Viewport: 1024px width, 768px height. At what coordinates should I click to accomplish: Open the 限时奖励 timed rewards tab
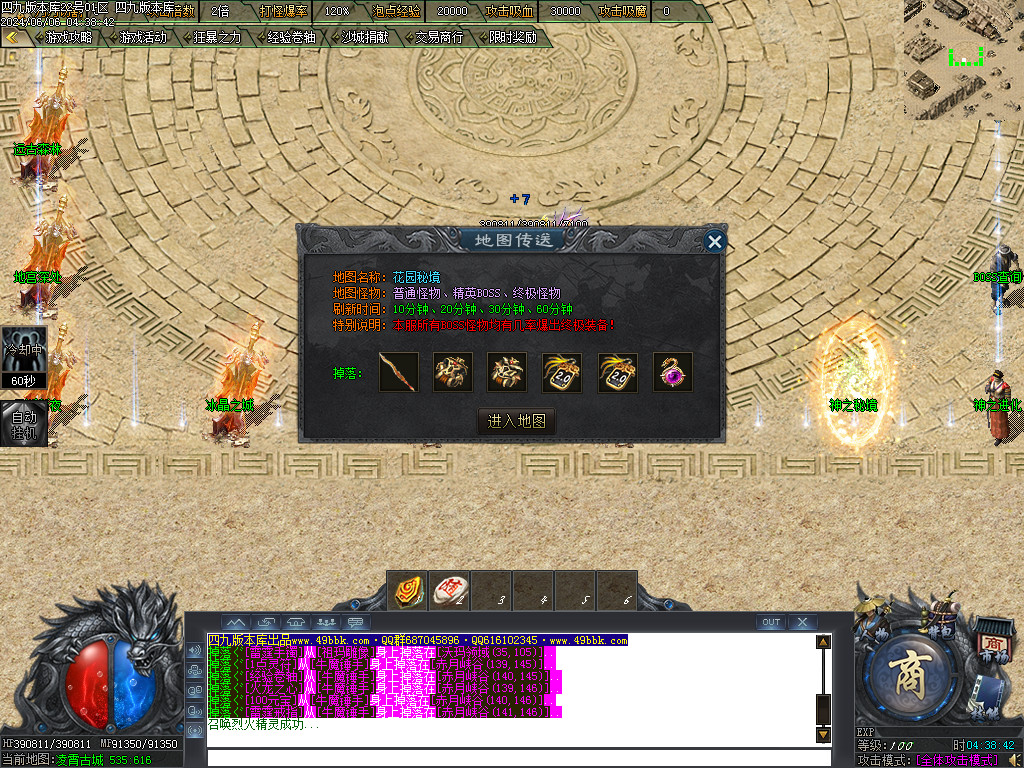coord(513,38)
